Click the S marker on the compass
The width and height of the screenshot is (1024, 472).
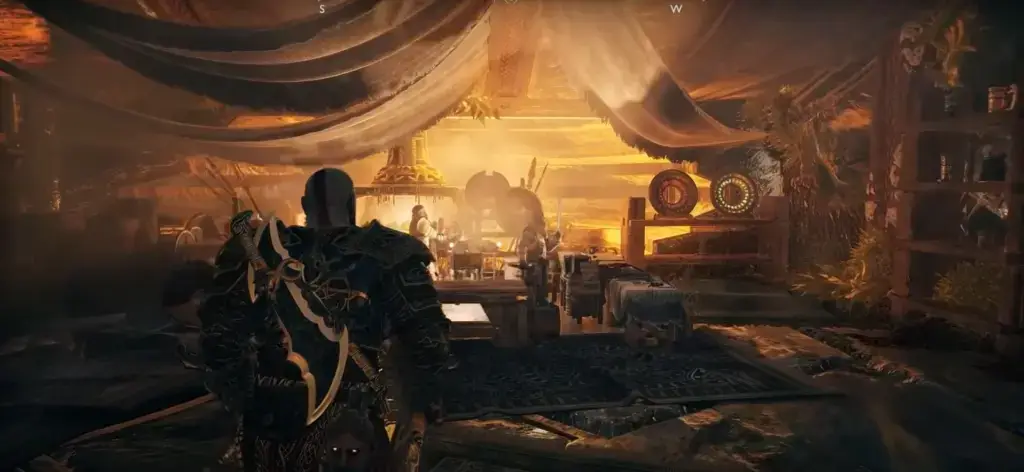click(321, 8)
